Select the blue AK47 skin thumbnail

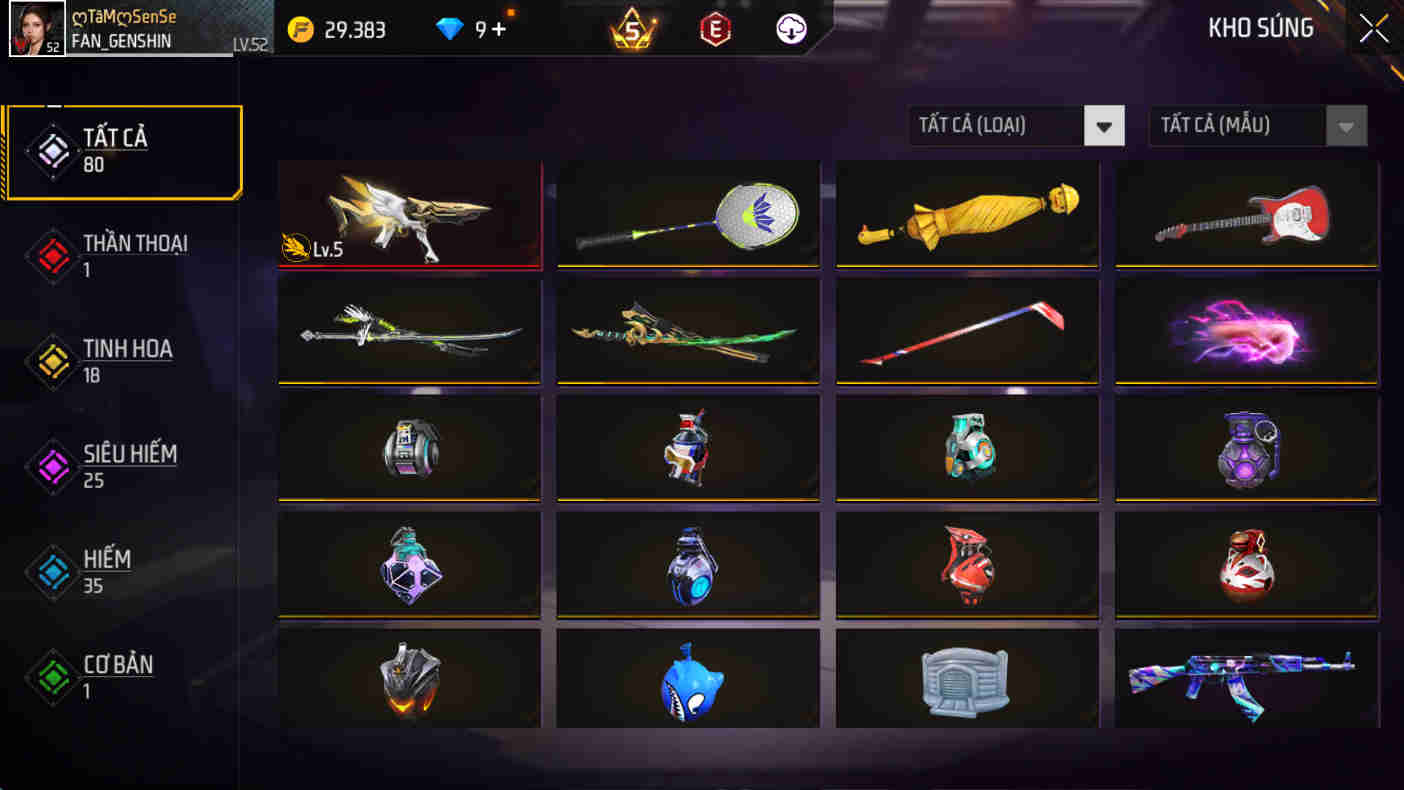click(x=1246, y=680)
